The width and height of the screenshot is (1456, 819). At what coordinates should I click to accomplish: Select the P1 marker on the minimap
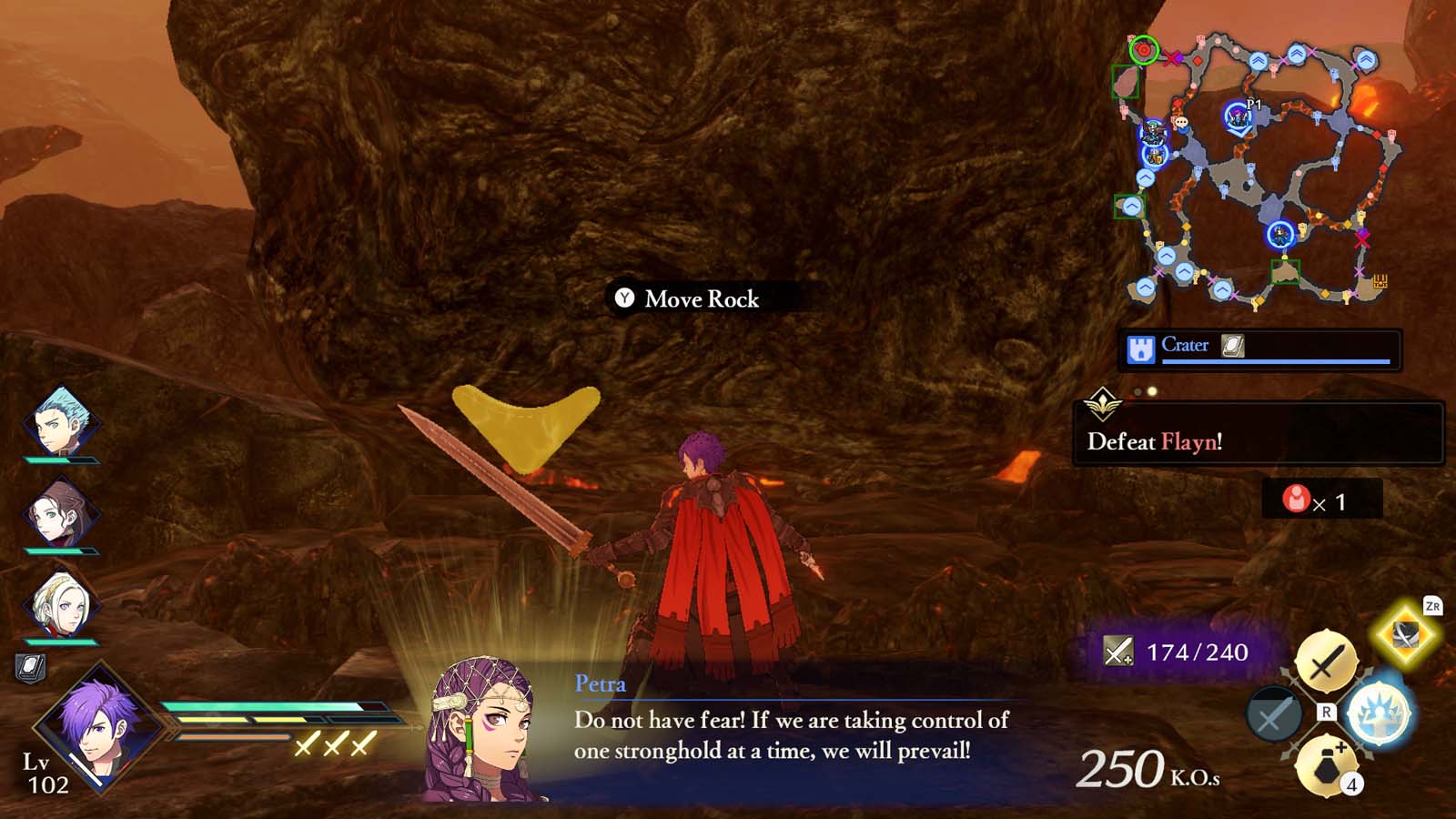pyautogui.click(x=1238, y=116)
